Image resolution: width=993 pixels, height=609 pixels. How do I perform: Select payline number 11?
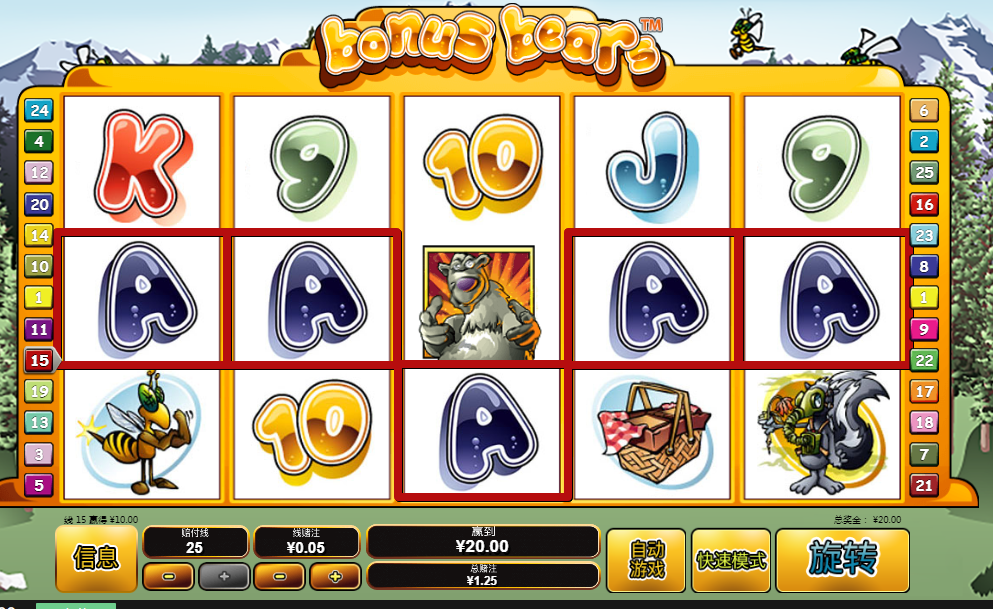coord(39,329)
